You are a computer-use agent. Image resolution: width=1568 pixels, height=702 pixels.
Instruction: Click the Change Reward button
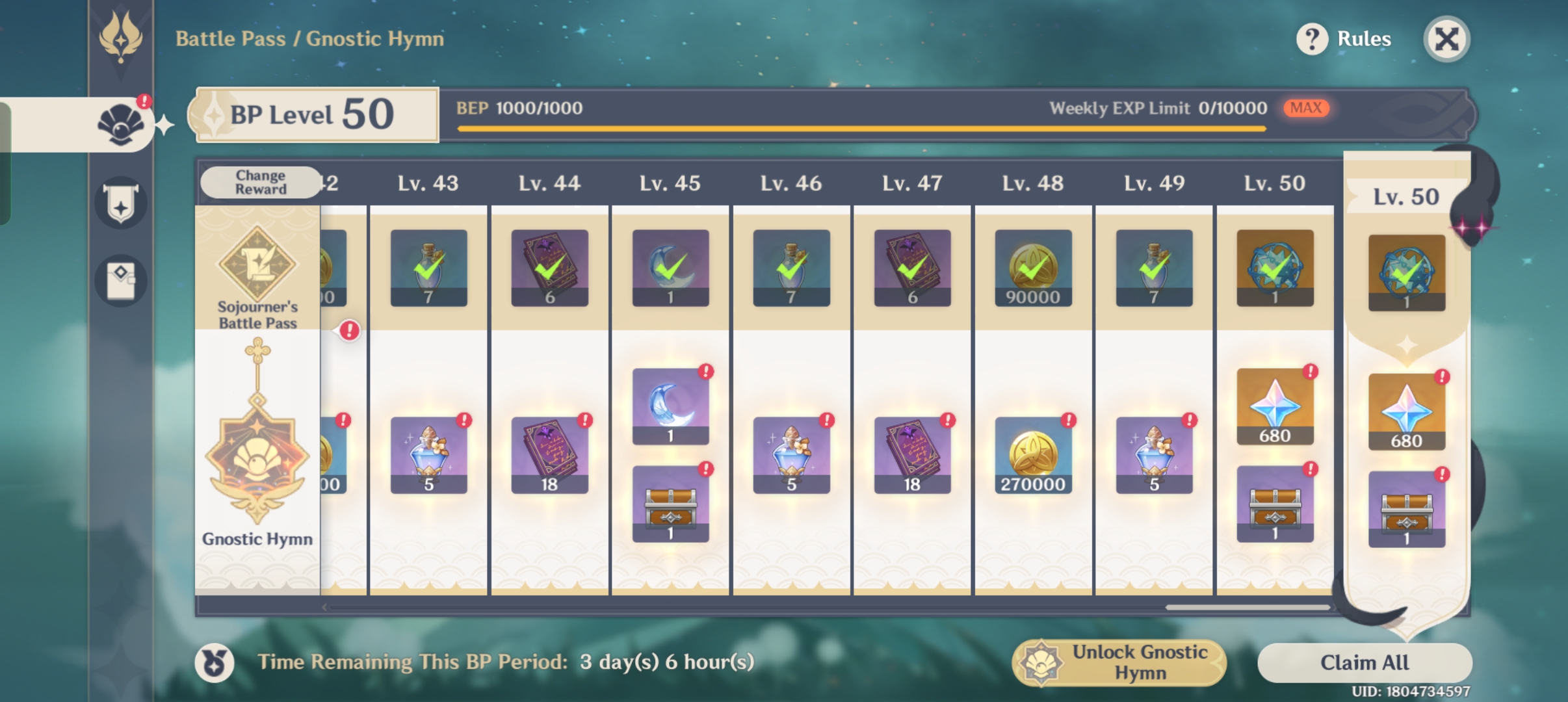pyautogui.click(x=260, y=182)
